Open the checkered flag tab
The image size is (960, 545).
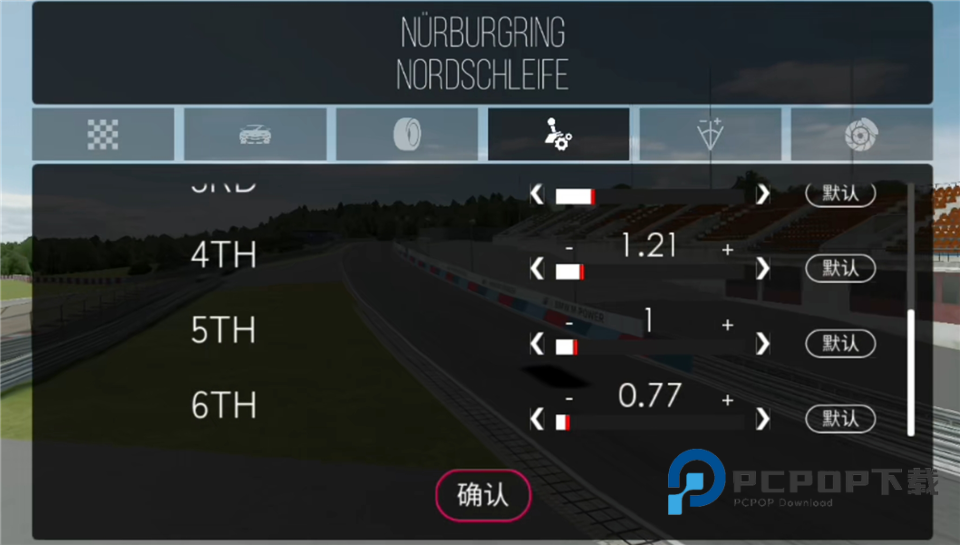click(103, 134)
